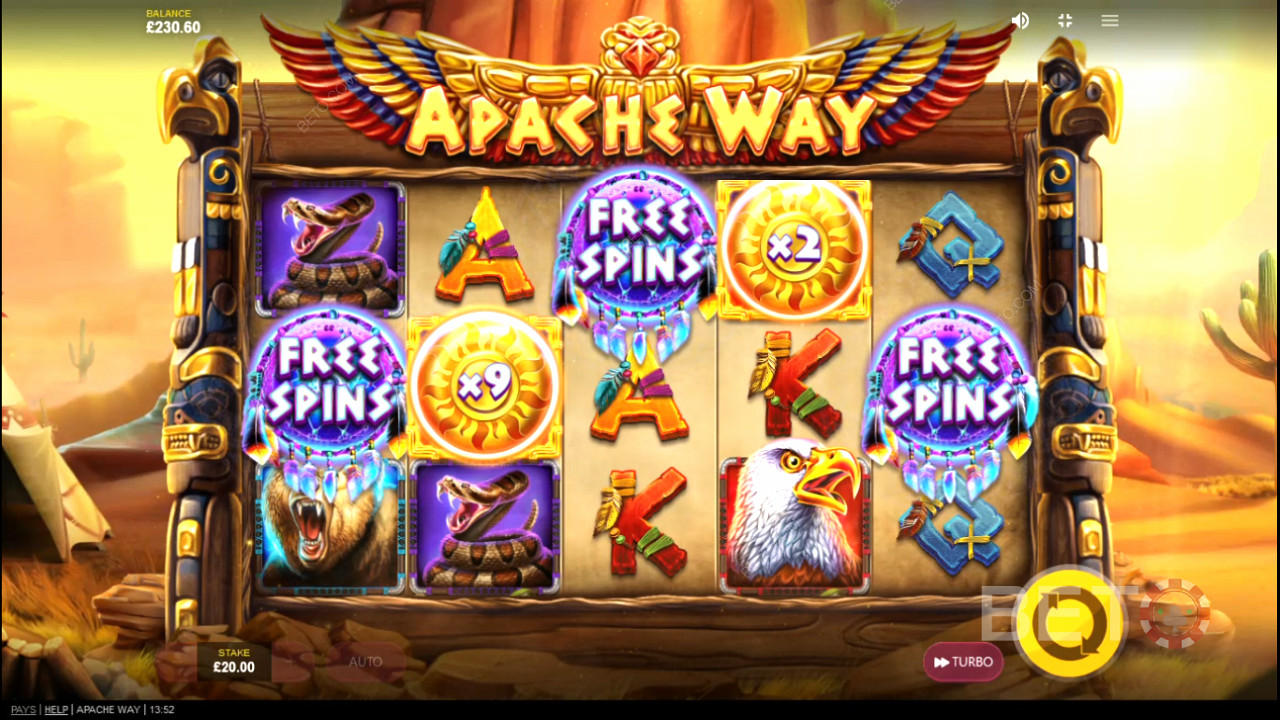Enable Turbo mode
The image size is (1280, 720).
[963, 662]
